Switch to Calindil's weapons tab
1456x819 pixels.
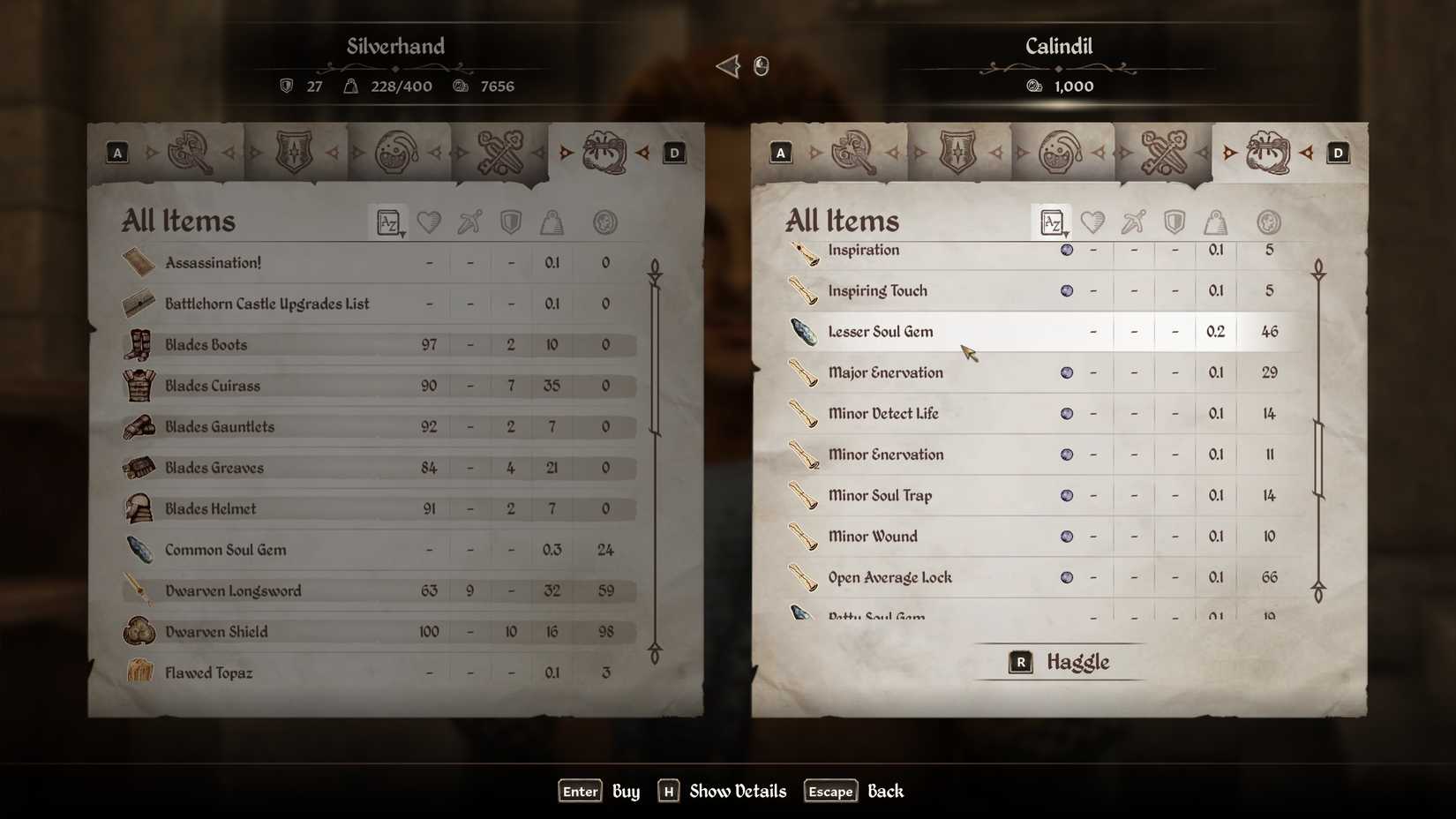point(852,152)
